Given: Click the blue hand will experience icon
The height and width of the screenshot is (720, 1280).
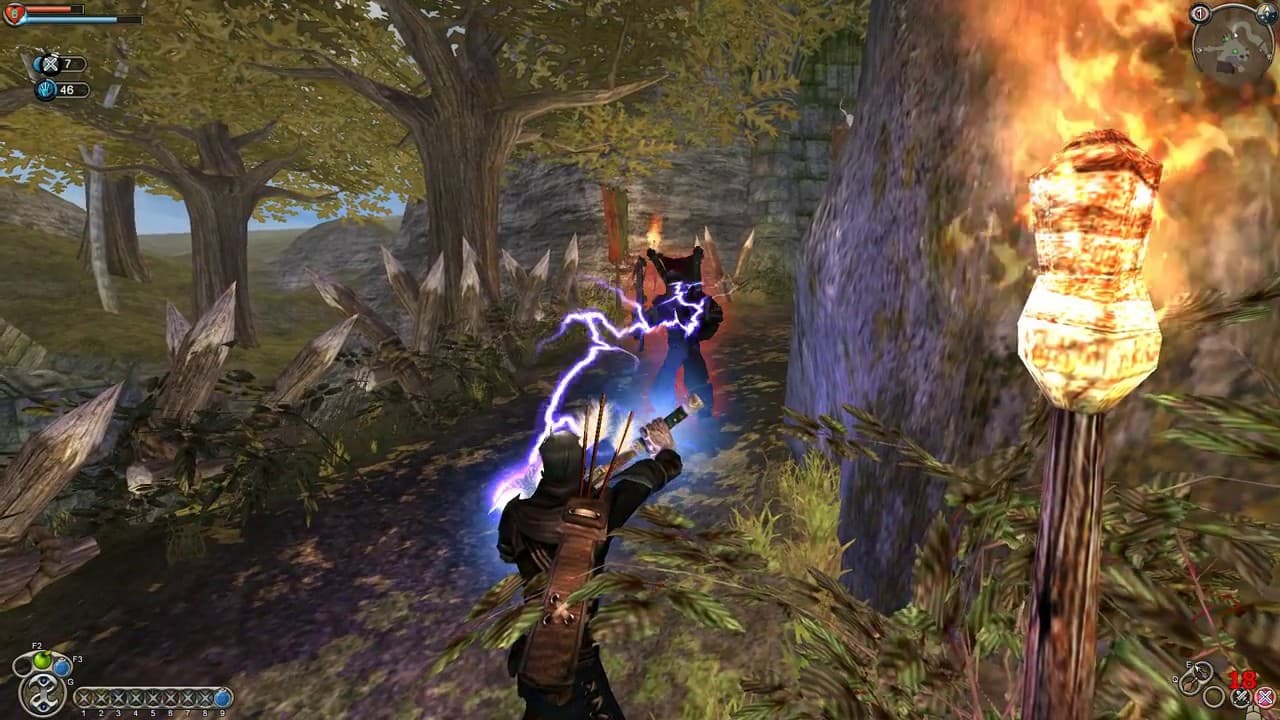Looking at the screenshot, I should tap(46, 89).
